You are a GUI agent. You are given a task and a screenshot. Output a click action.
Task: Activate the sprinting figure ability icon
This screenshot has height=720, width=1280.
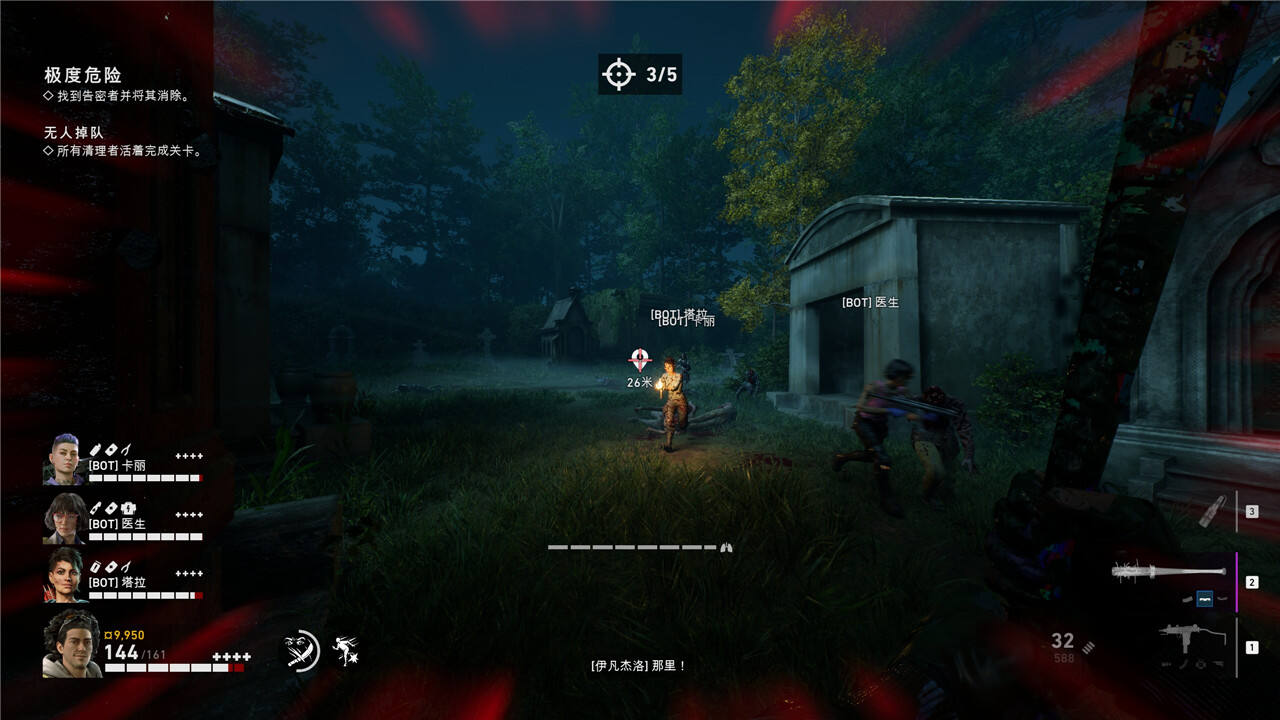[345, 651]
